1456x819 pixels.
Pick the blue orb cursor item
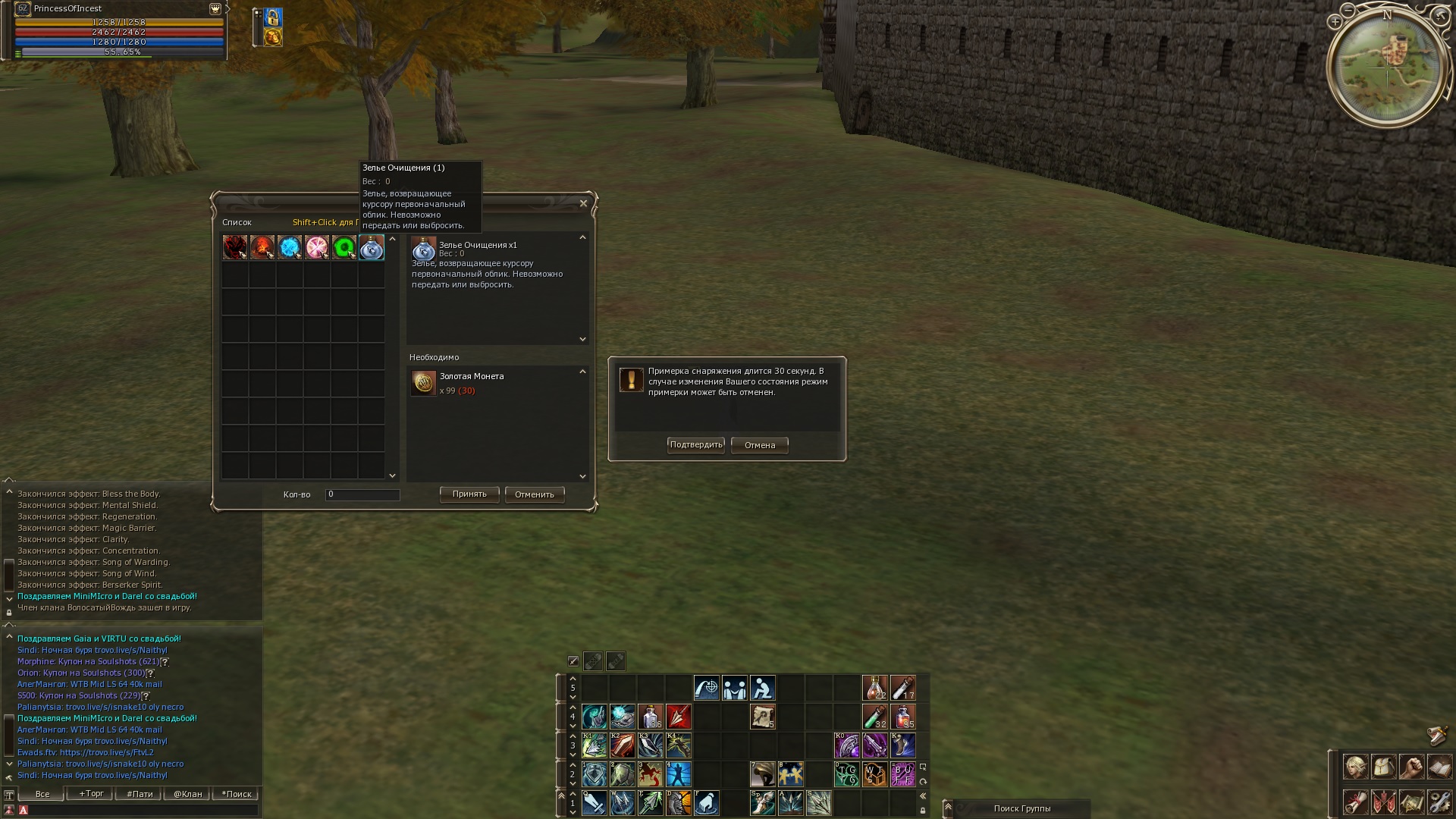(x=290, y=247)
